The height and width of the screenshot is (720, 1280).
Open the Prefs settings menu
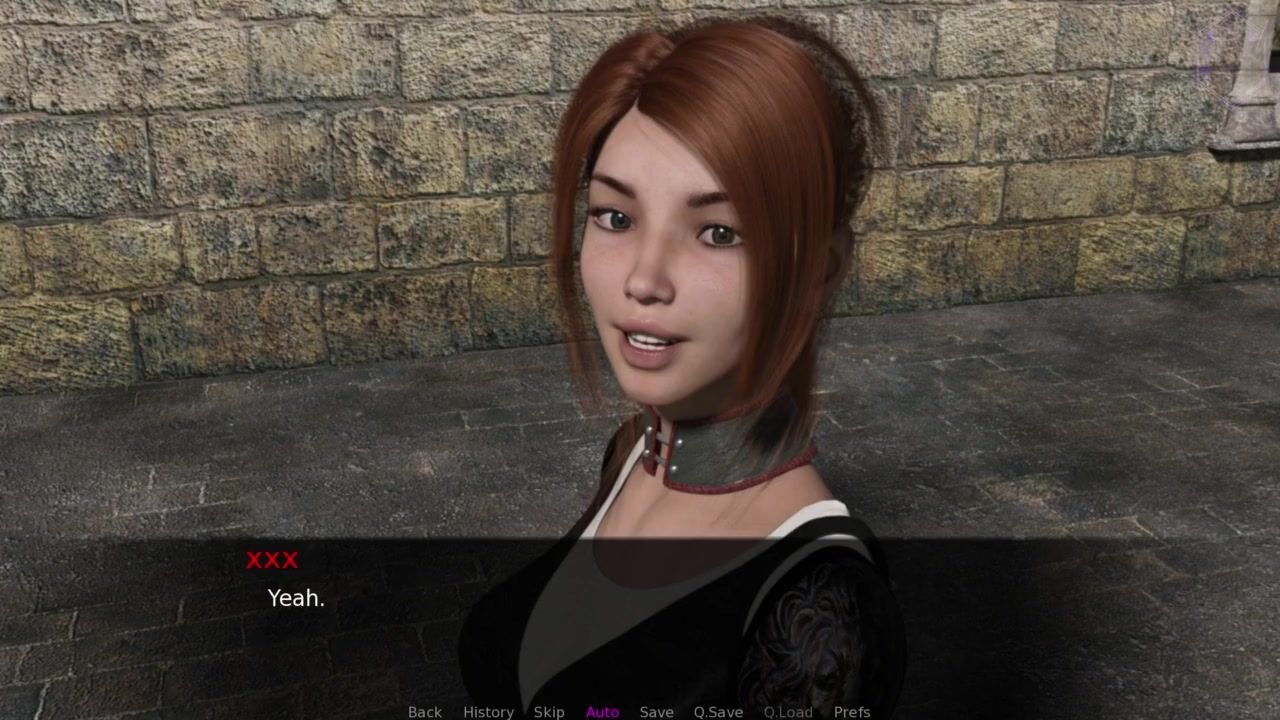852,711
